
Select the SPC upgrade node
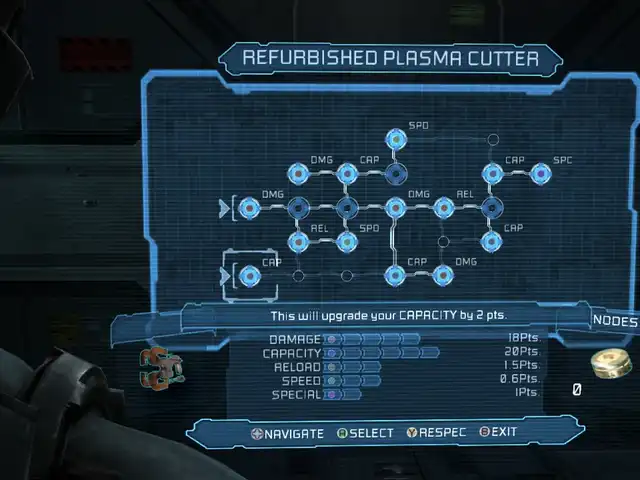(542, 174)
